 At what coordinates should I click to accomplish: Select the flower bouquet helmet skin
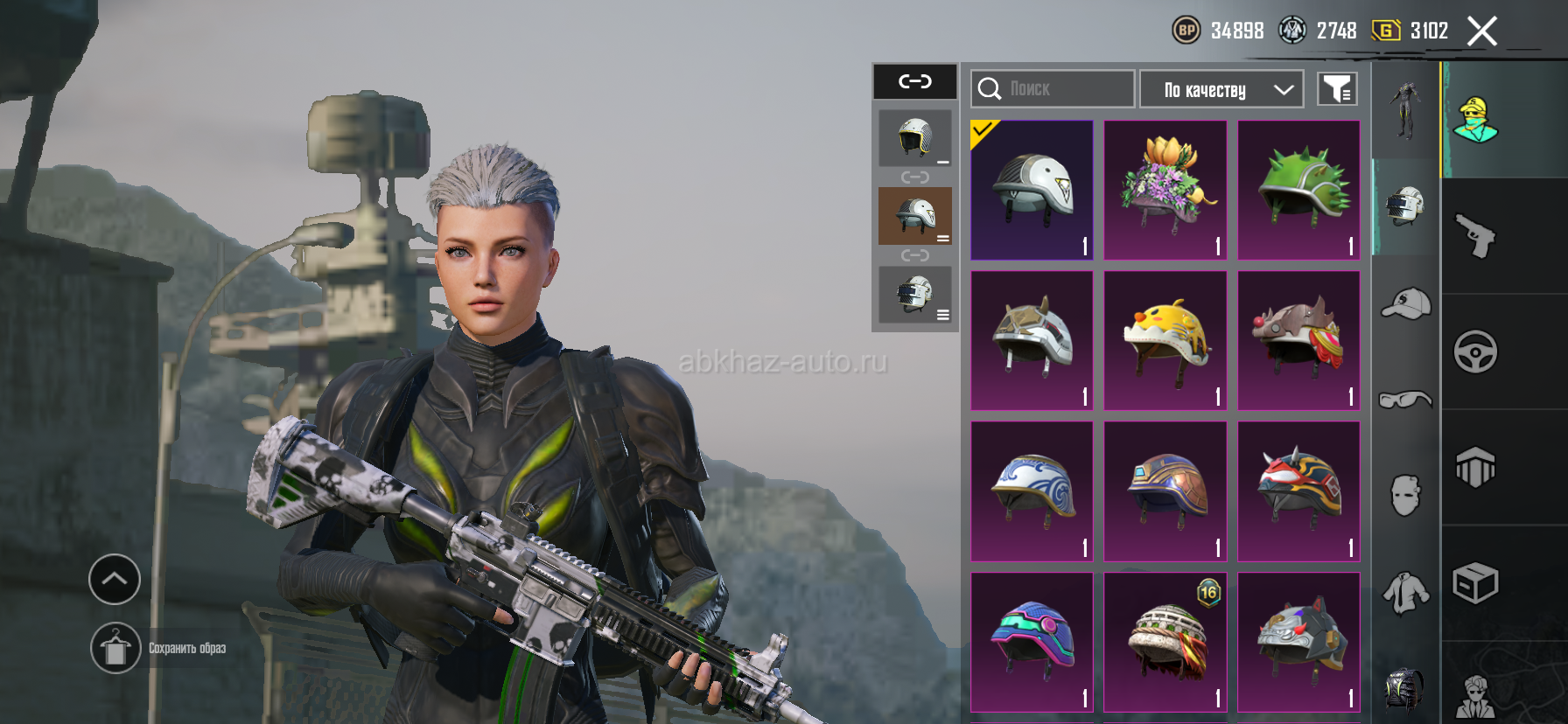click(x=1165, y=190)
